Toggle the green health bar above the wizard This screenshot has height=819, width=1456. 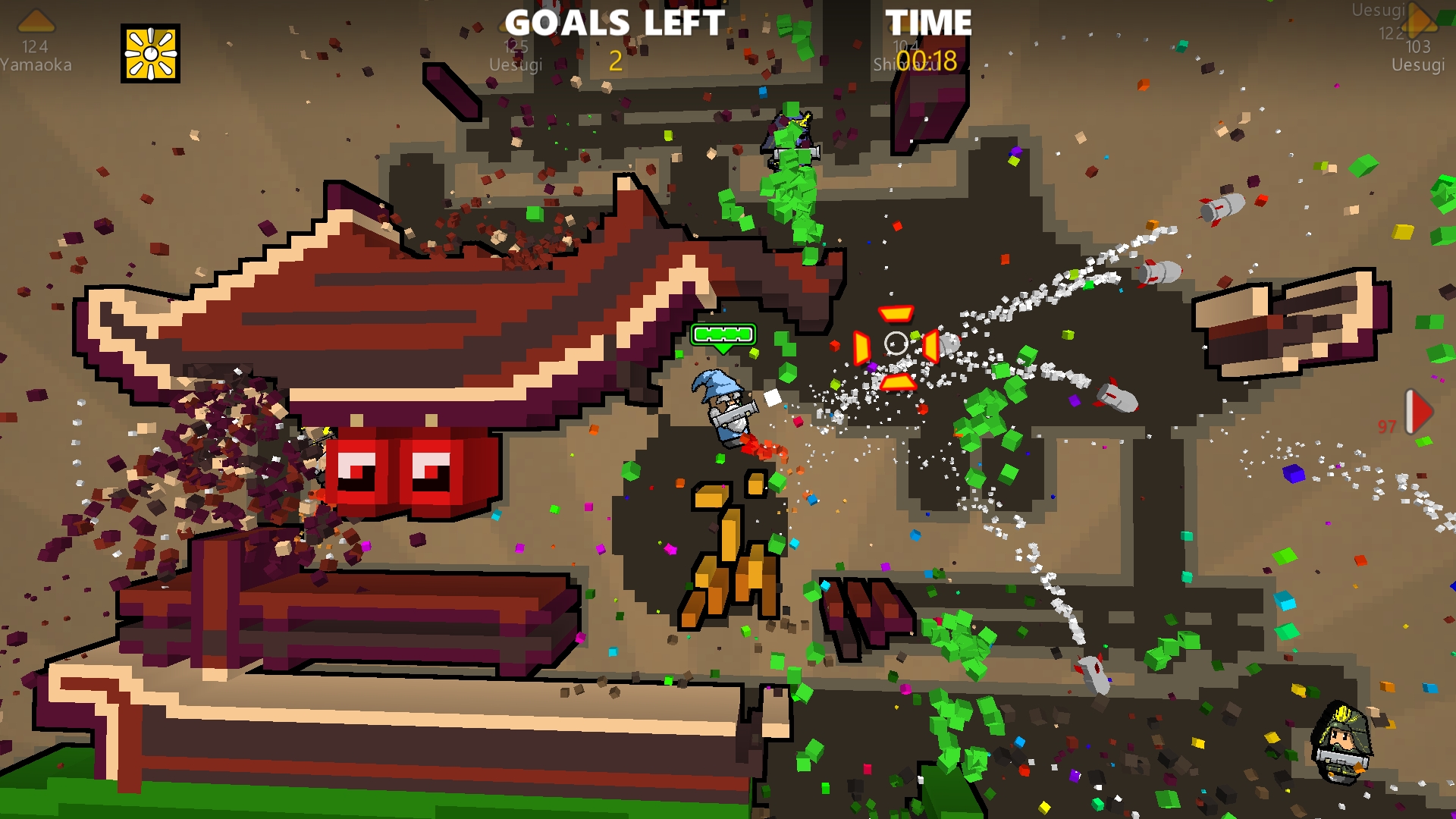click(x=723, y=332)
